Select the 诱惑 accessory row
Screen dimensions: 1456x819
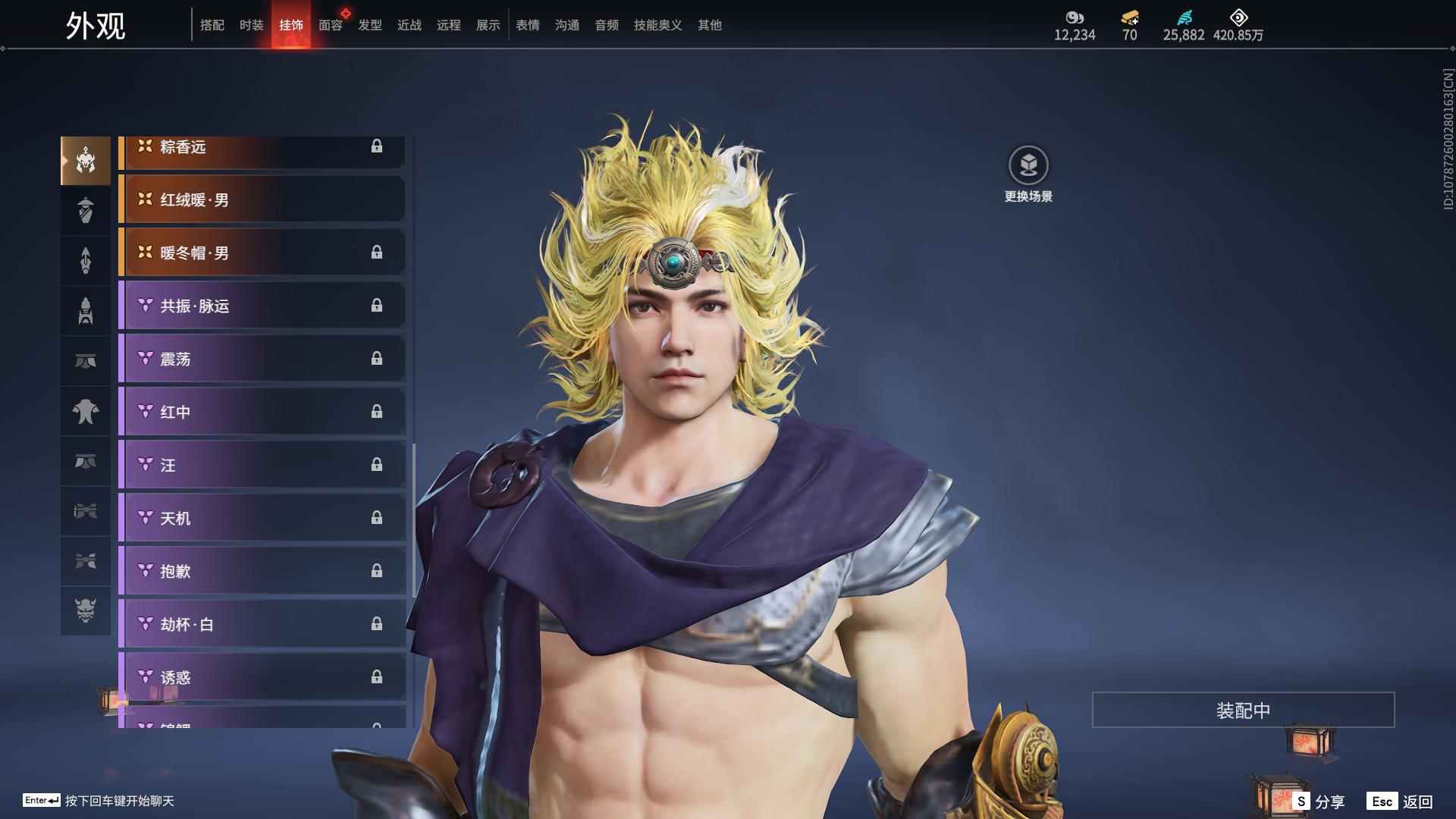[262, 677]
